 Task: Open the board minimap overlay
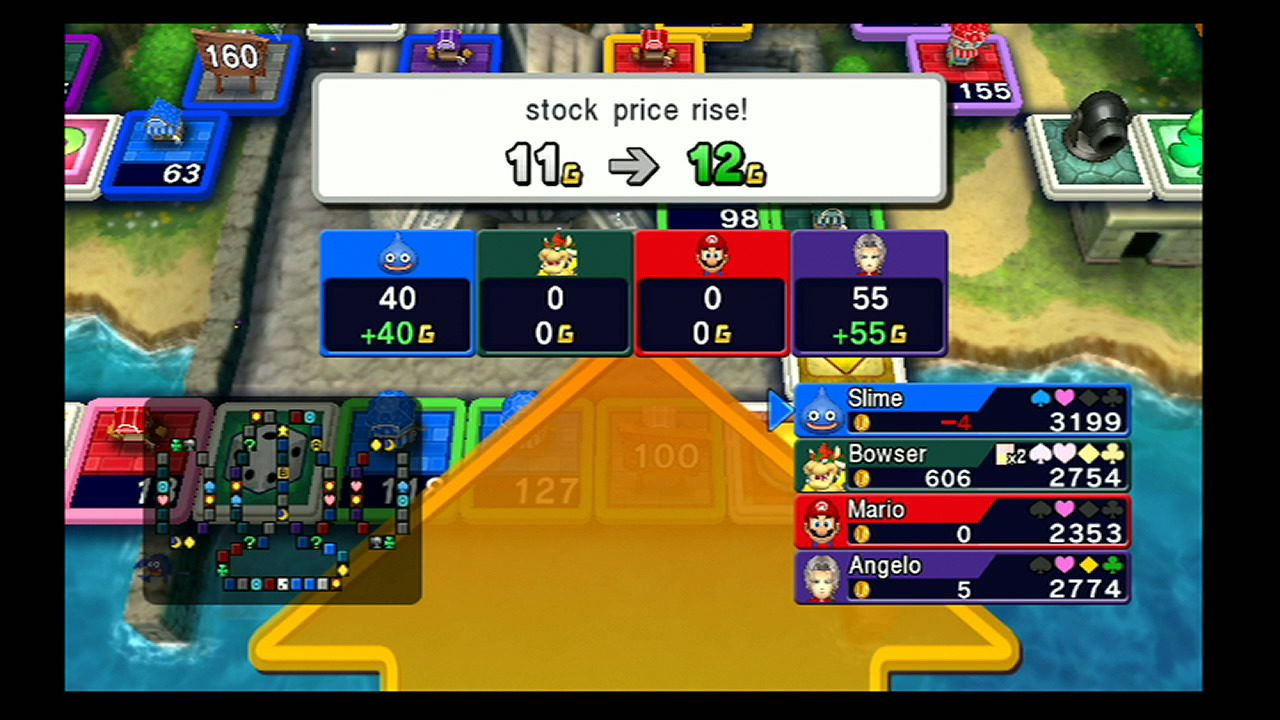click(282, 502)
